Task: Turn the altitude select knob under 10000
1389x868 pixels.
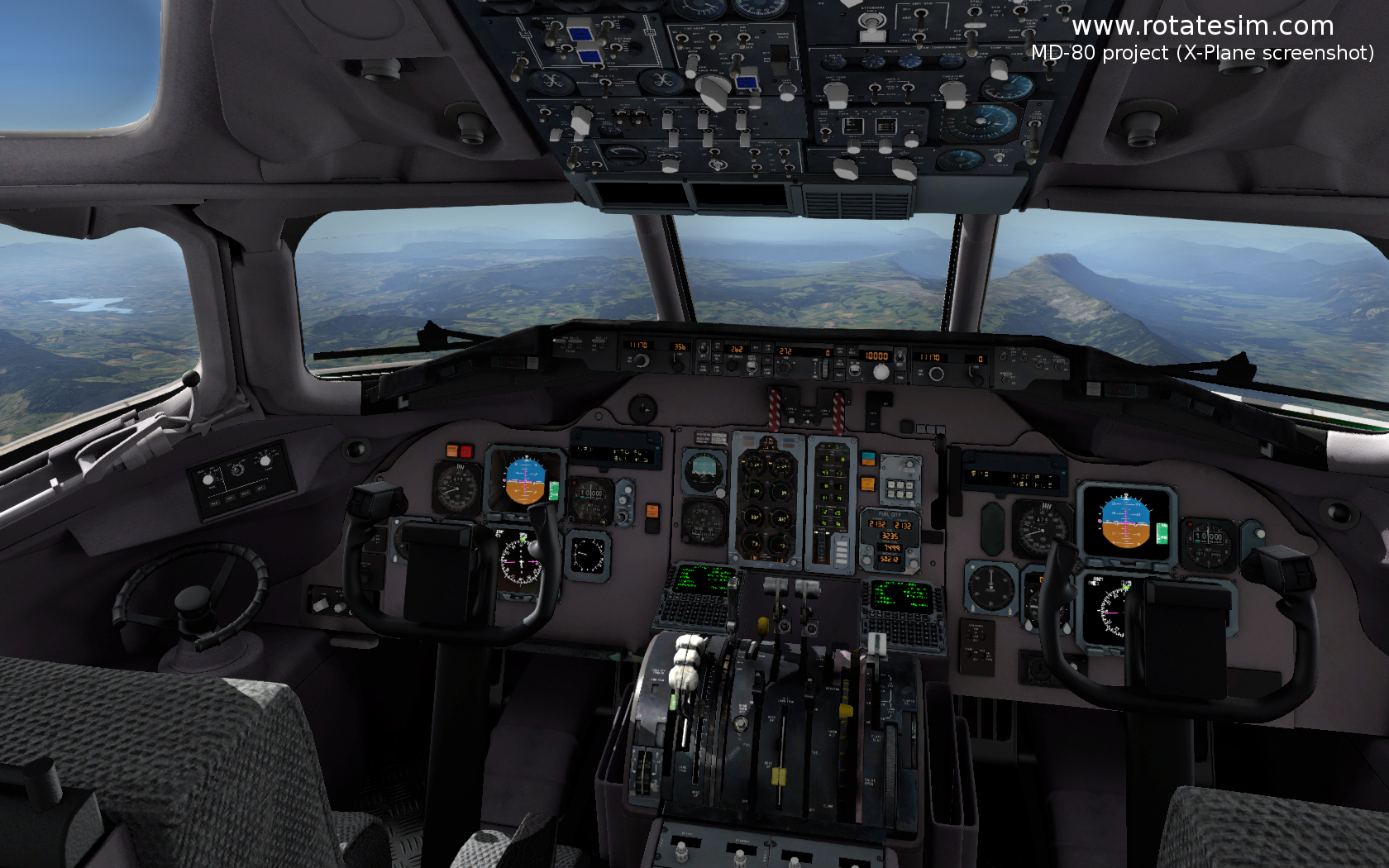Action: (x=881, y=373)
